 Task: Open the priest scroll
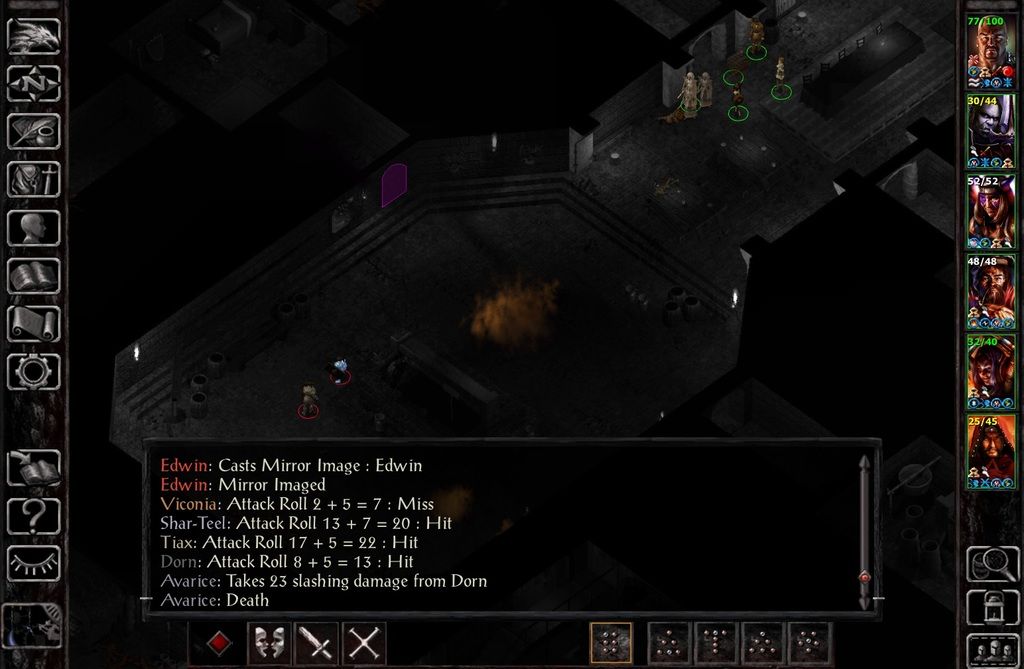pos(33,324)
